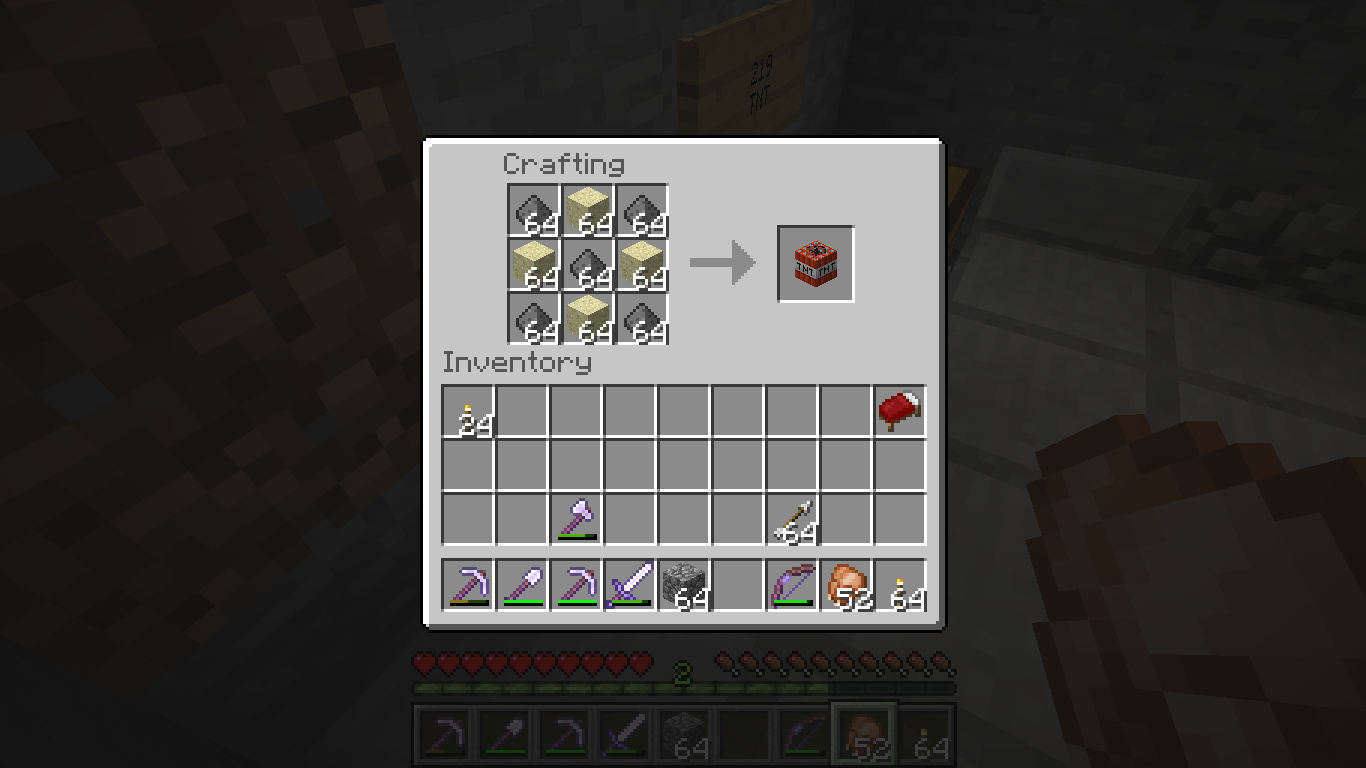This screenshot has height=768, width=1366.
Task: Take the crafted TNT from the output slot
Action: [x=815, y=263]
